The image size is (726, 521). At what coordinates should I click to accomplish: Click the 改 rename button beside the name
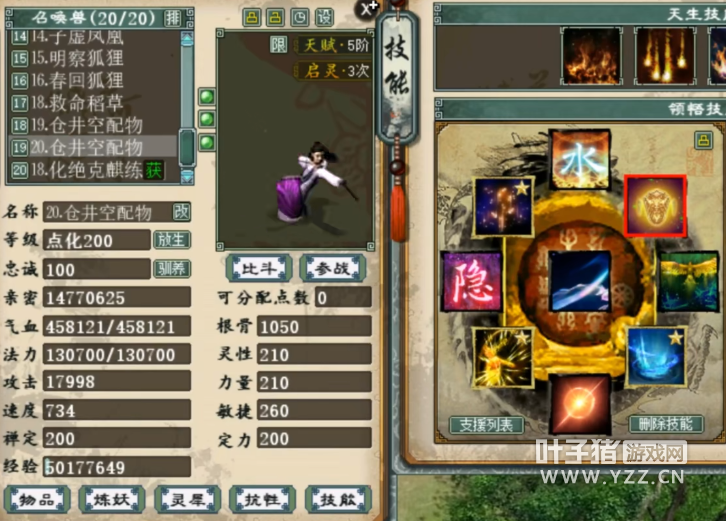(182, 212)
